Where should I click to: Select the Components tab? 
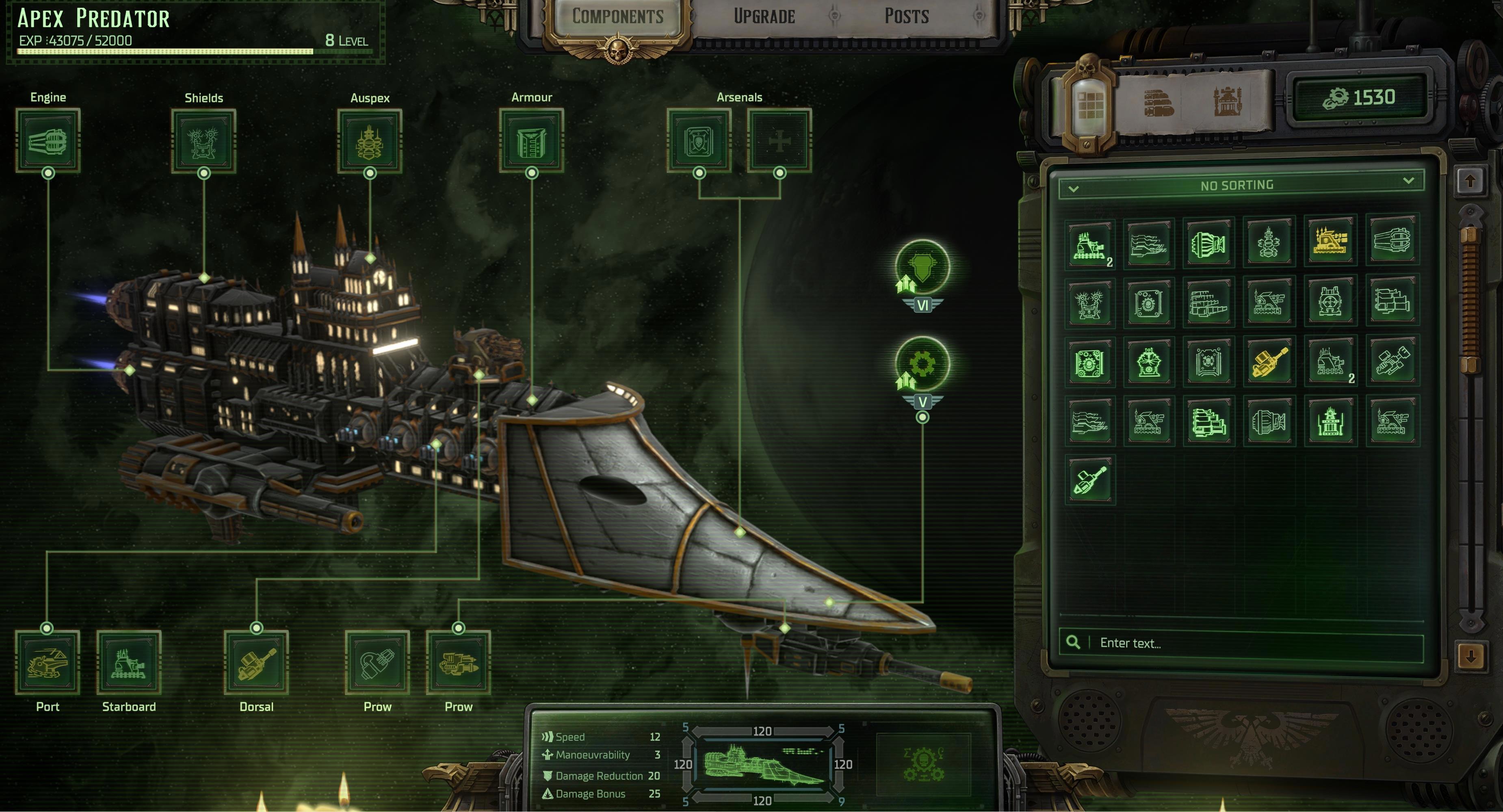coord(617,16)
